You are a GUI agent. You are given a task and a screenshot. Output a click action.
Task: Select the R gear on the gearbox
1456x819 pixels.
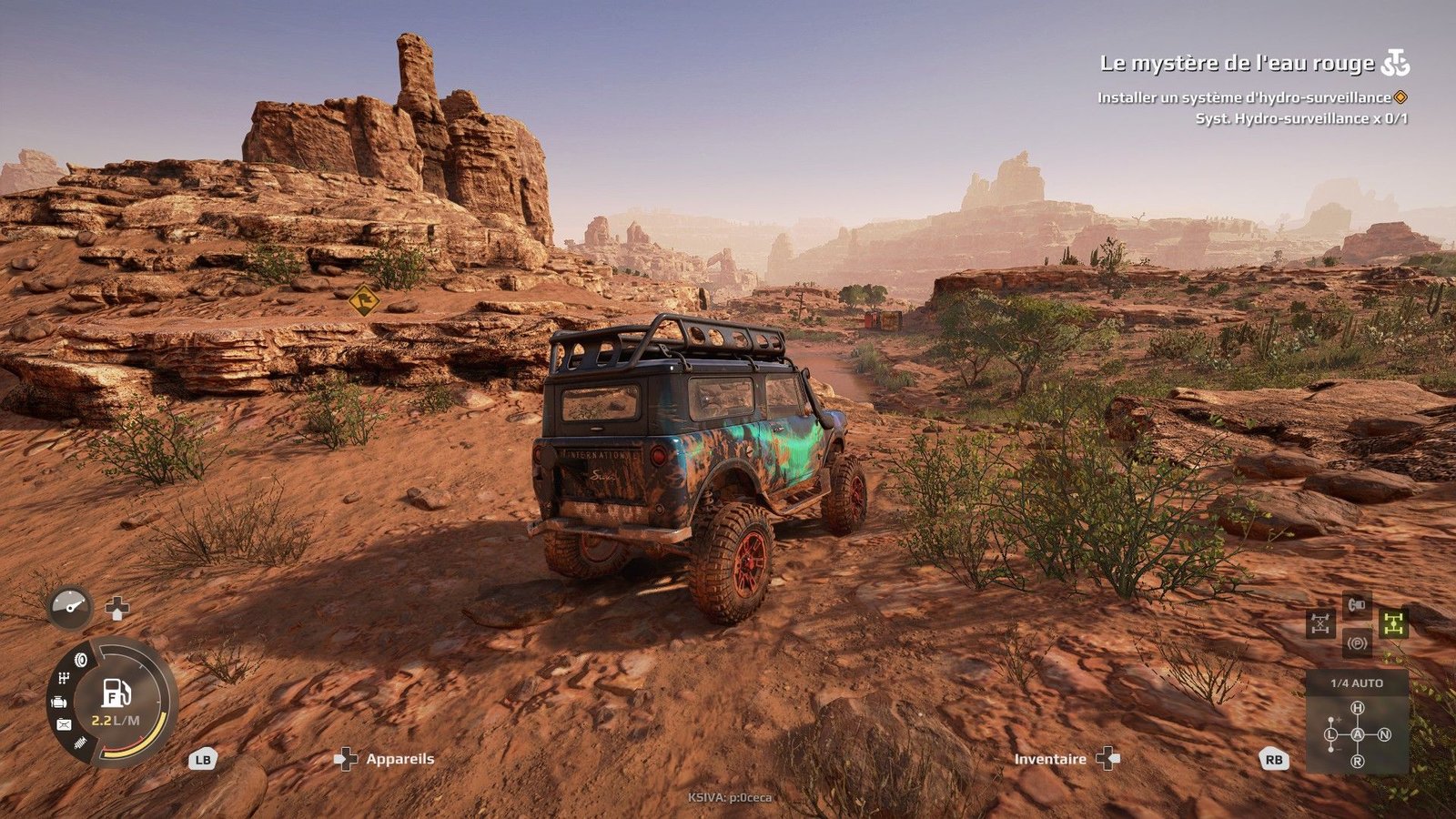(x=1358, y=761)
